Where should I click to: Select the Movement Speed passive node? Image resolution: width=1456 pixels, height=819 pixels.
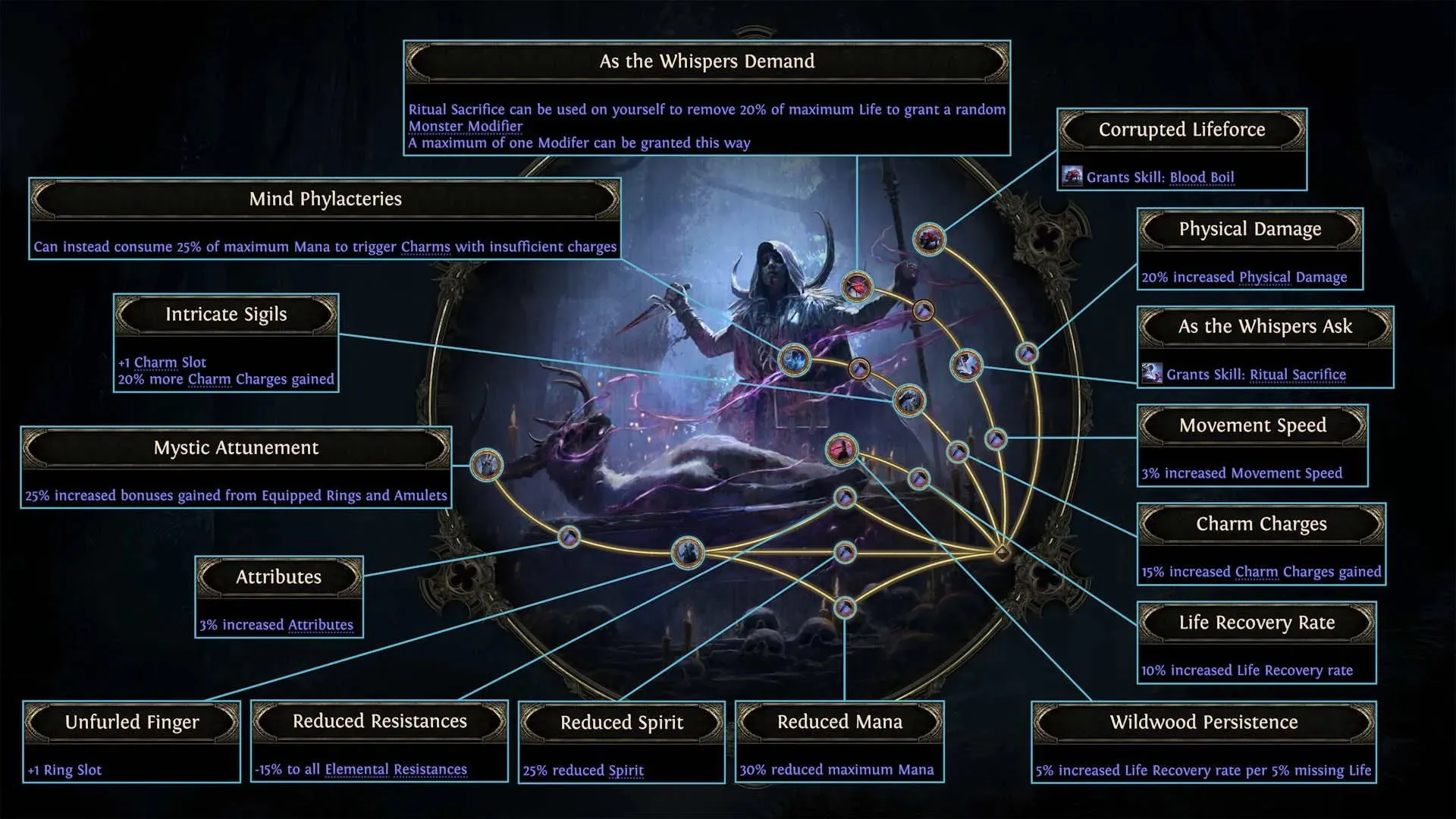pos(997,438)
